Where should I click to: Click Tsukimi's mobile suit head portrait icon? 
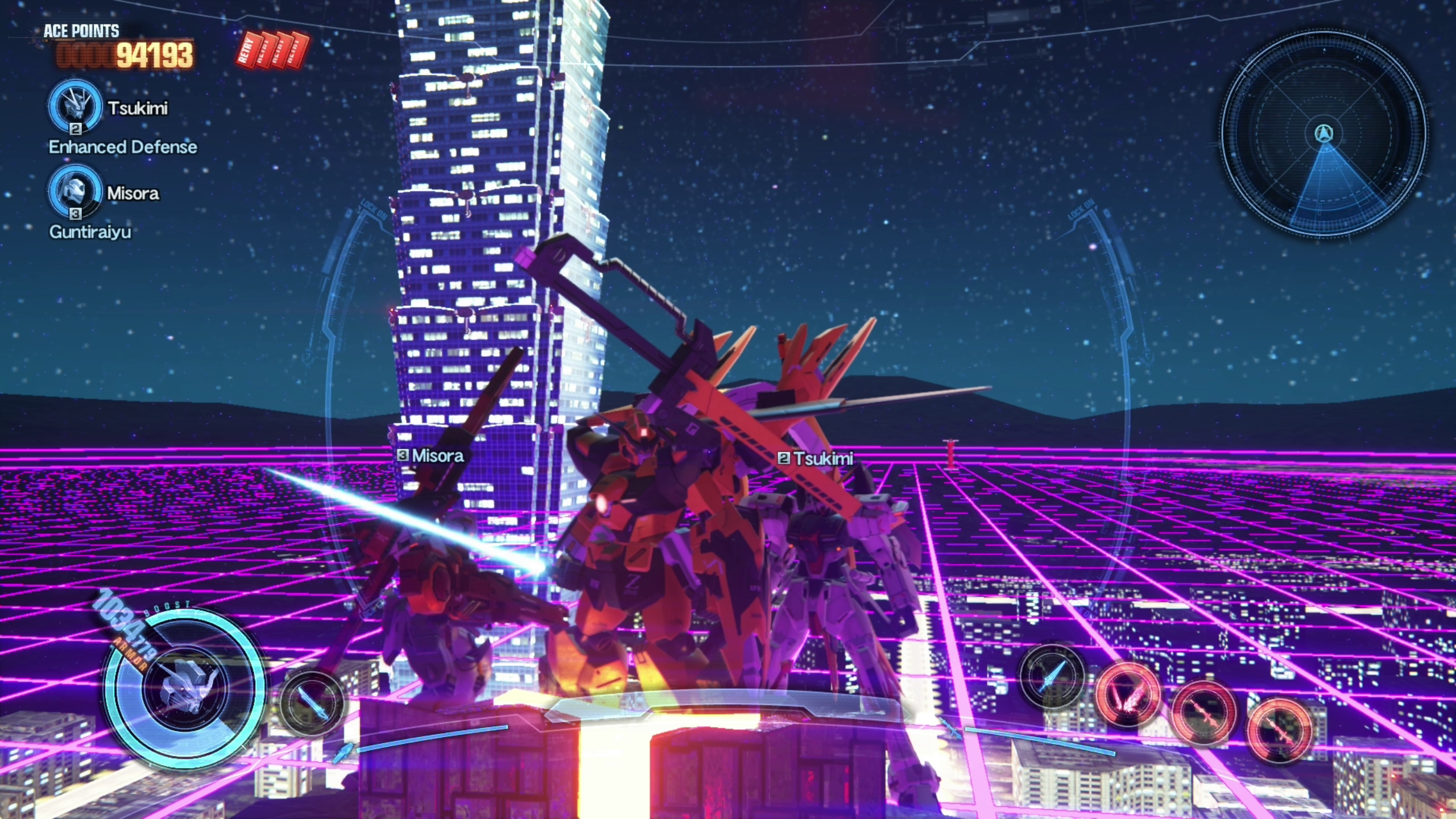click(x=75, y=106)
